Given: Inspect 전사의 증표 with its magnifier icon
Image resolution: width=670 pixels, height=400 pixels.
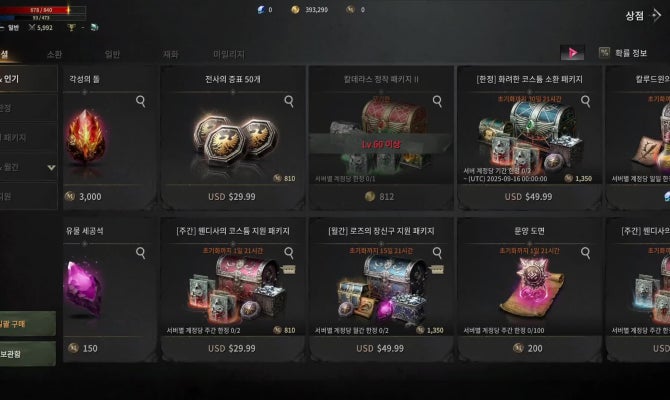Looking at the screenshot, I should click(289, 101).
